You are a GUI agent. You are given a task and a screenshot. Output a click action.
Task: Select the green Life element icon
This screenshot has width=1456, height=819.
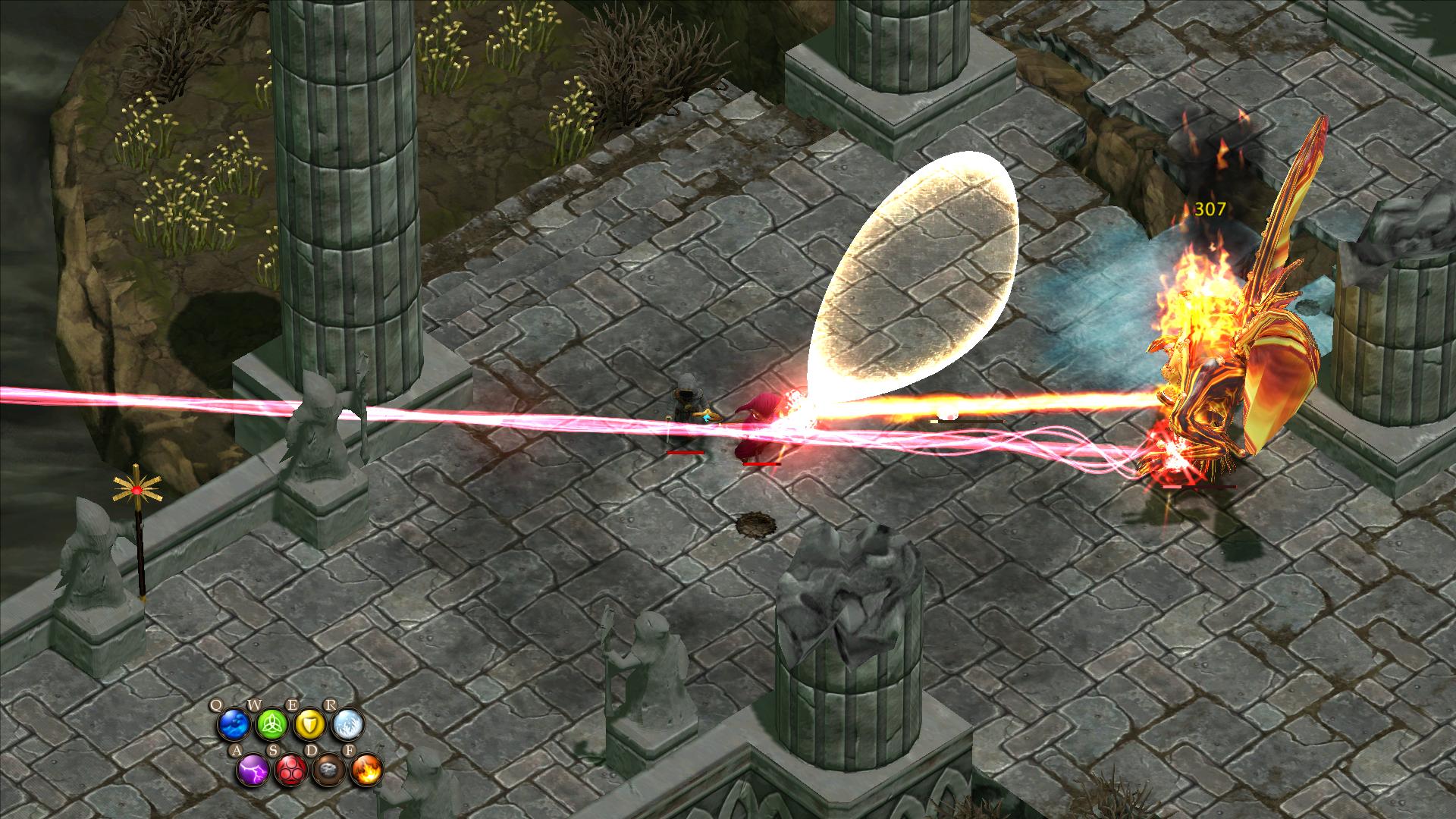[271, 724]
